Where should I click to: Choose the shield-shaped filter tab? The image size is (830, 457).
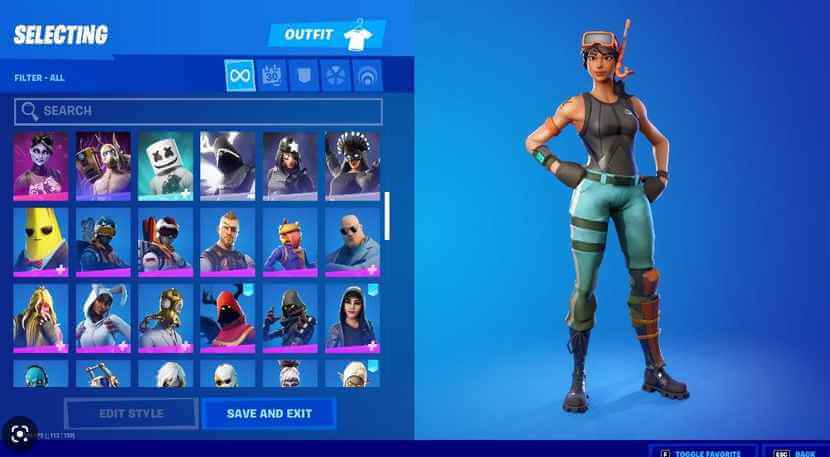point(304,76)
